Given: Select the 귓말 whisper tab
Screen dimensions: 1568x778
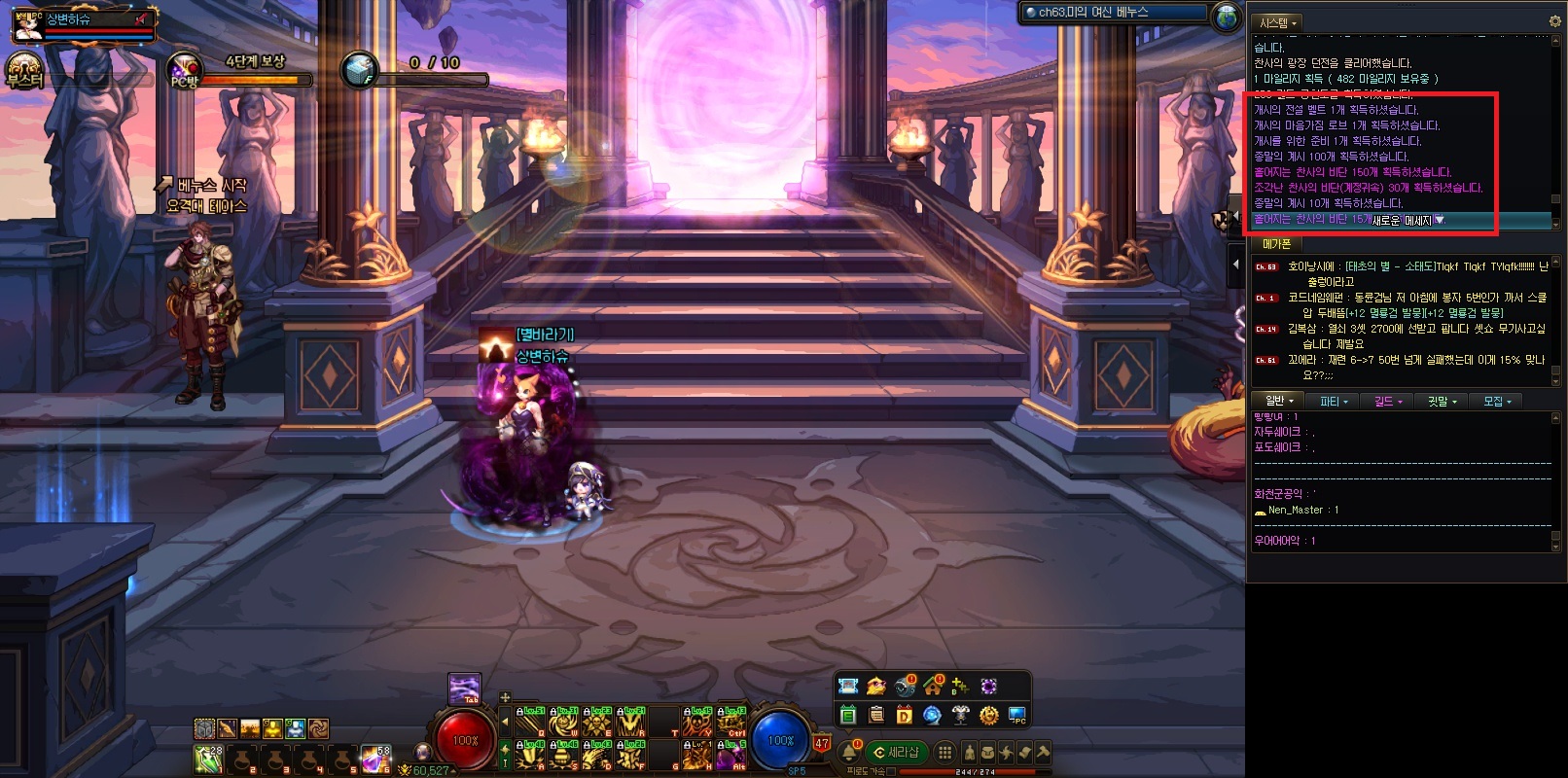Looking at the screenshot, I should [x=1441, y=401].
